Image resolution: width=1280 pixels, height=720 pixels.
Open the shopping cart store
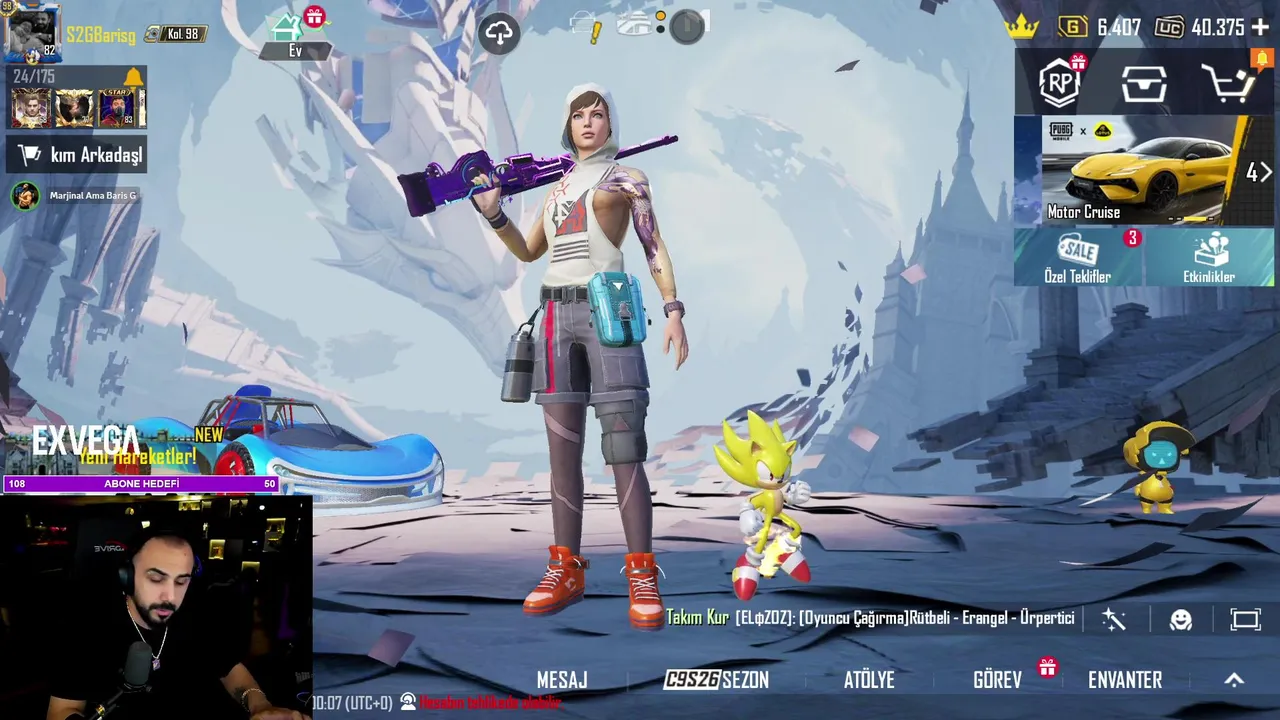(1227, 84)
